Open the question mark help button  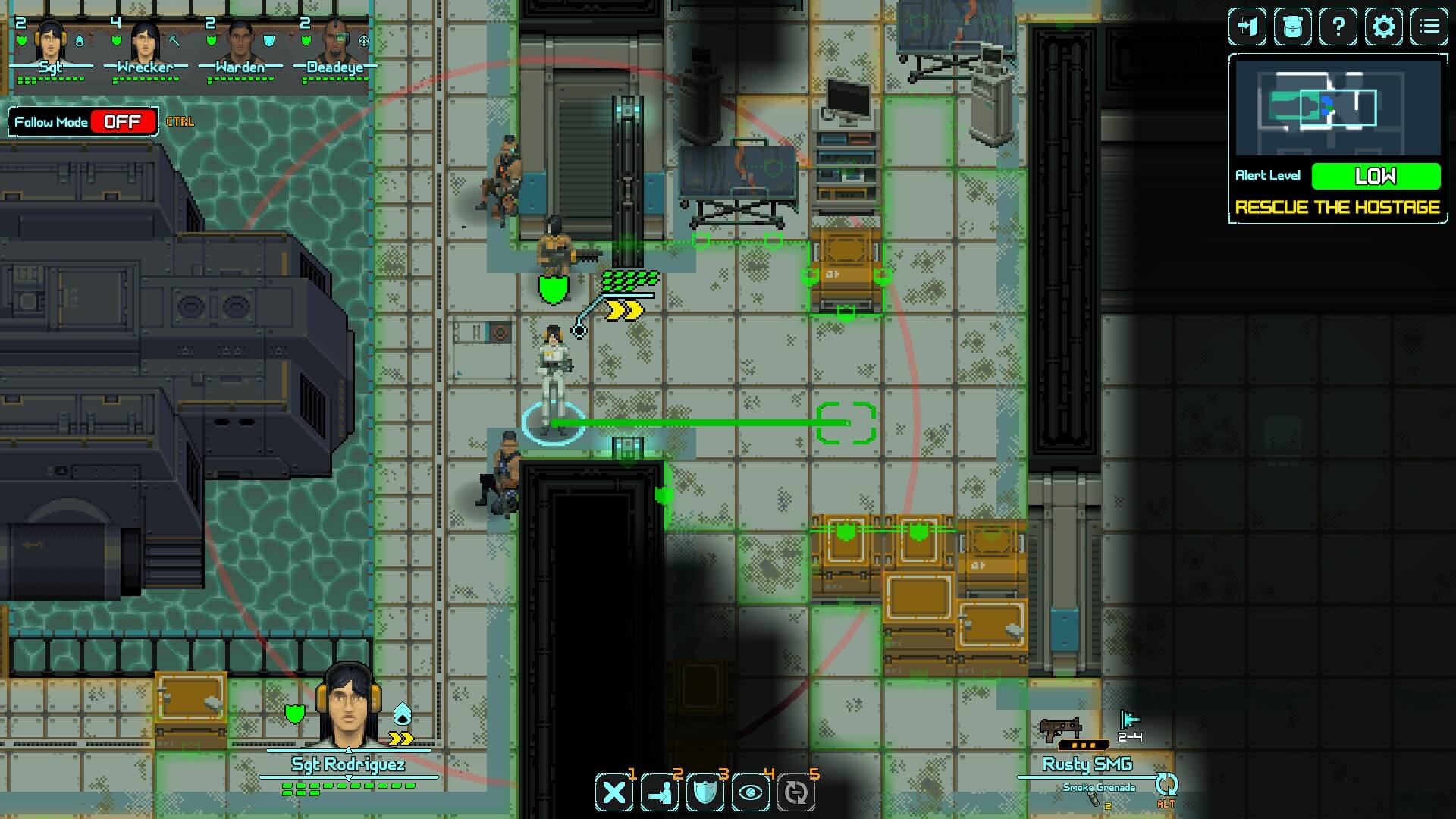tap(1338, 27)
